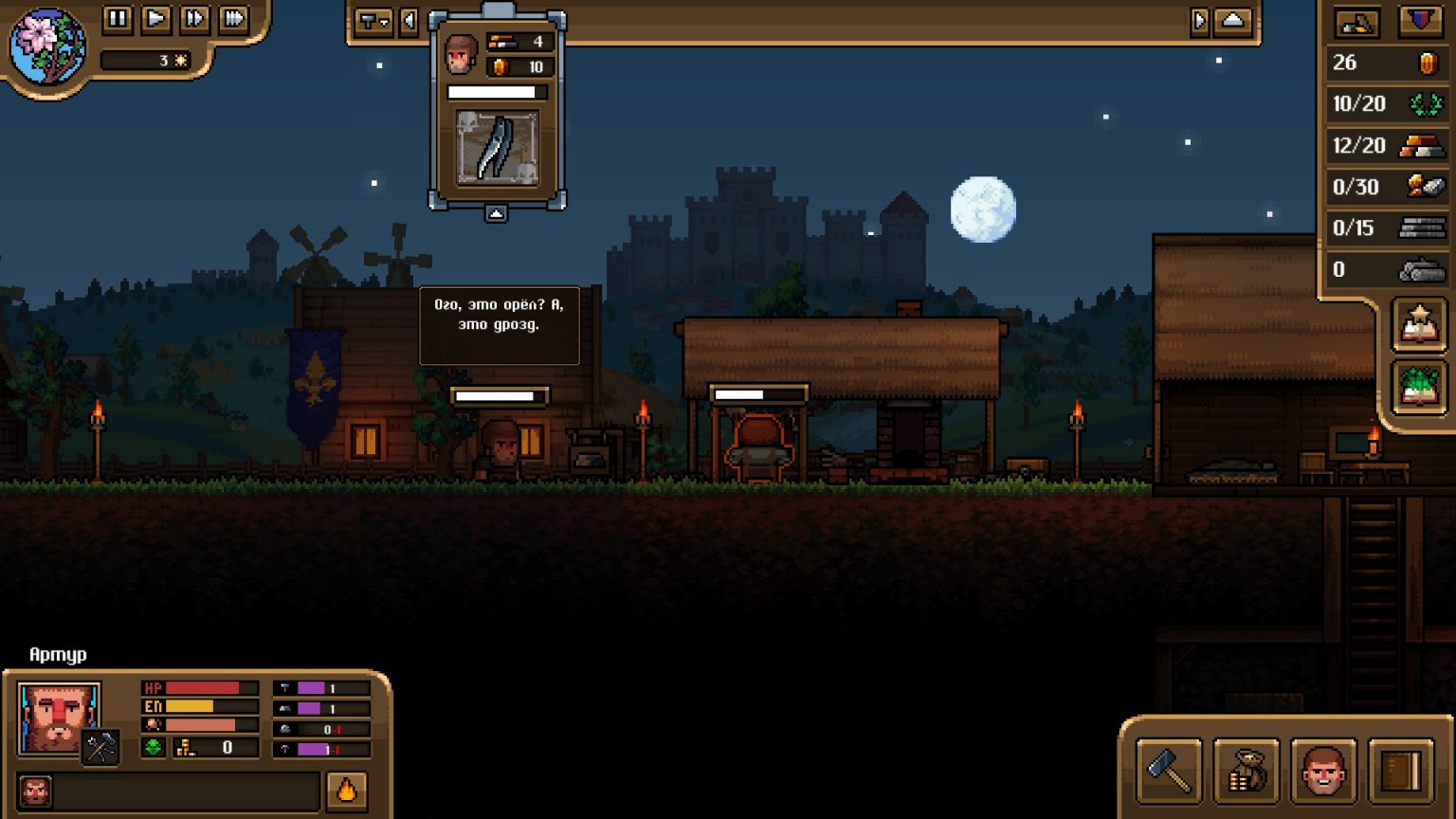
Task: Switch to double fast-forward speed
Action: click(194, 19)
